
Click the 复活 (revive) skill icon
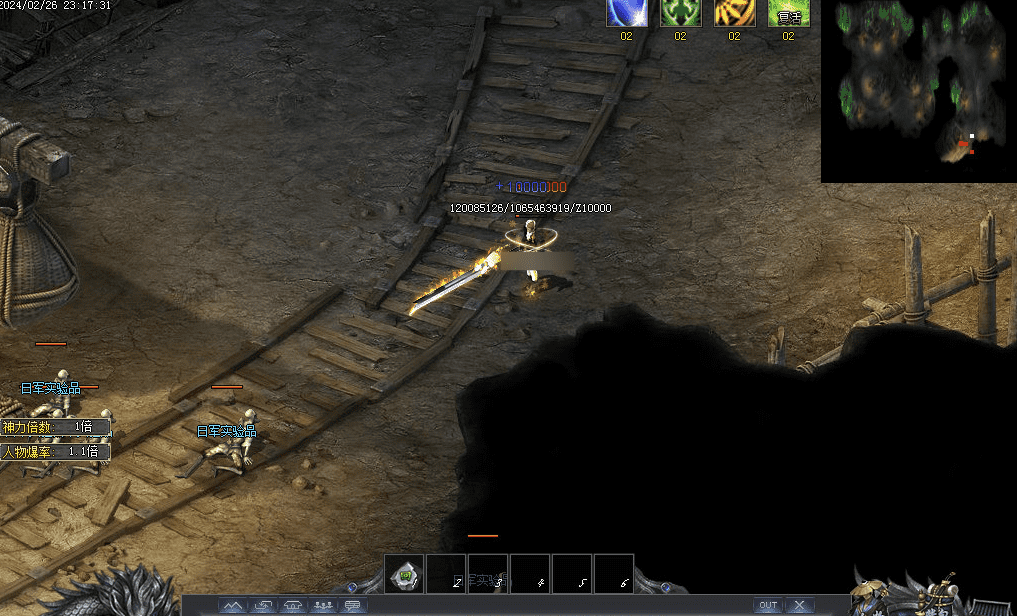(x=788, y=13)
